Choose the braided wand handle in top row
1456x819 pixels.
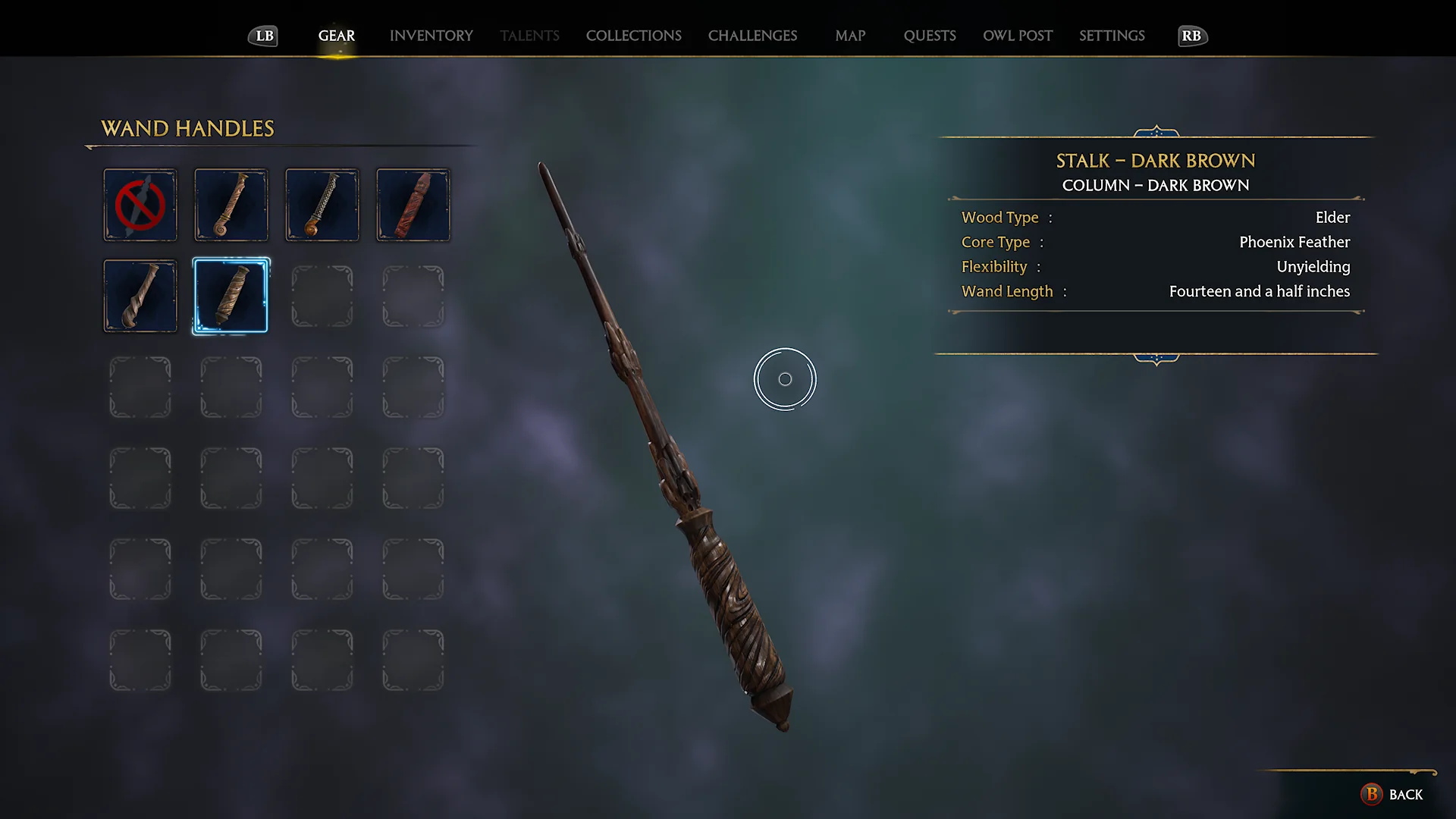(x=322, y=205)
